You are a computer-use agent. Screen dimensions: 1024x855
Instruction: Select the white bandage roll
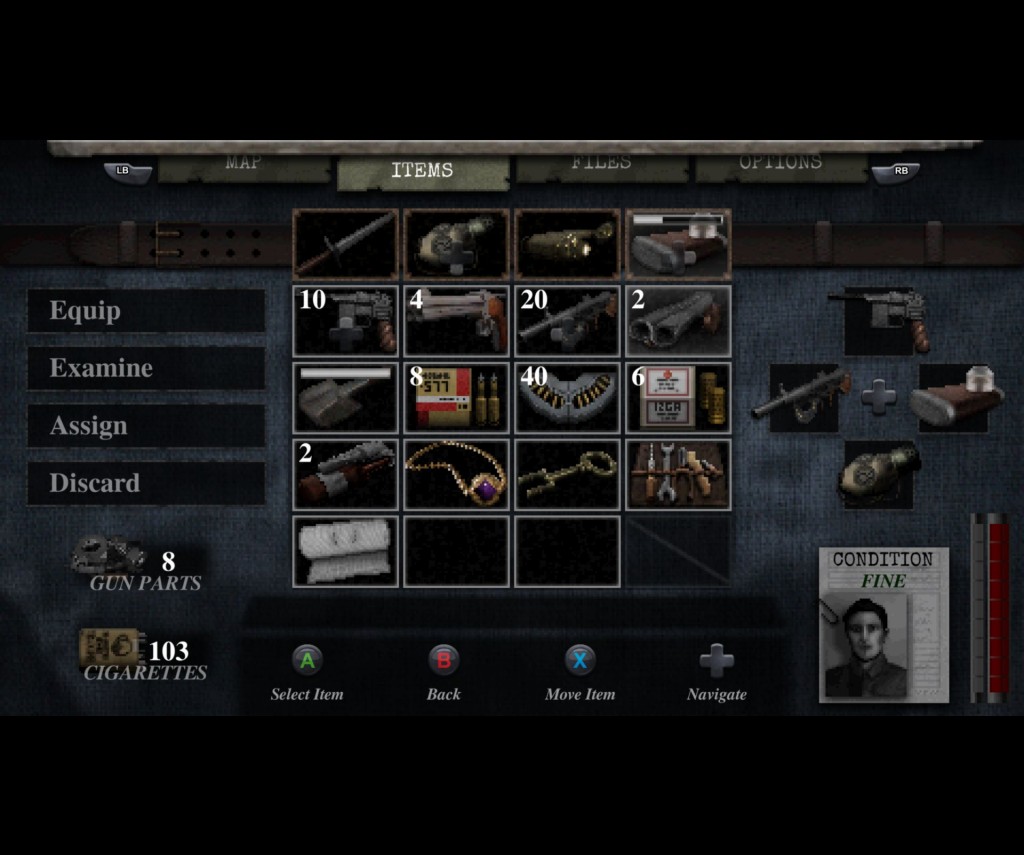pos(346,551)
